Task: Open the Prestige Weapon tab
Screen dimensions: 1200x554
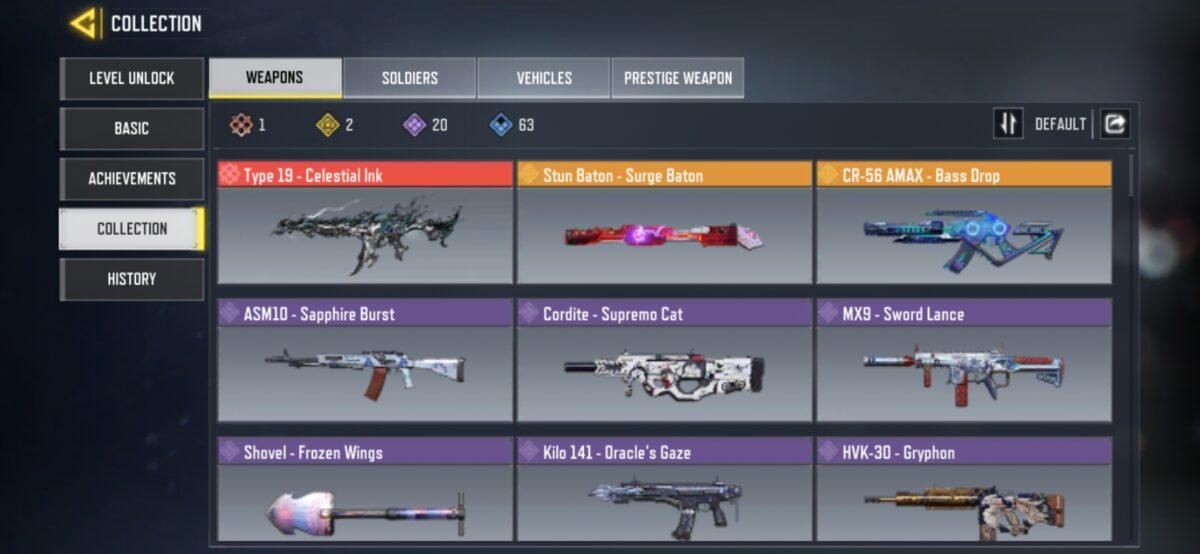Action: [x=678, y=78]
